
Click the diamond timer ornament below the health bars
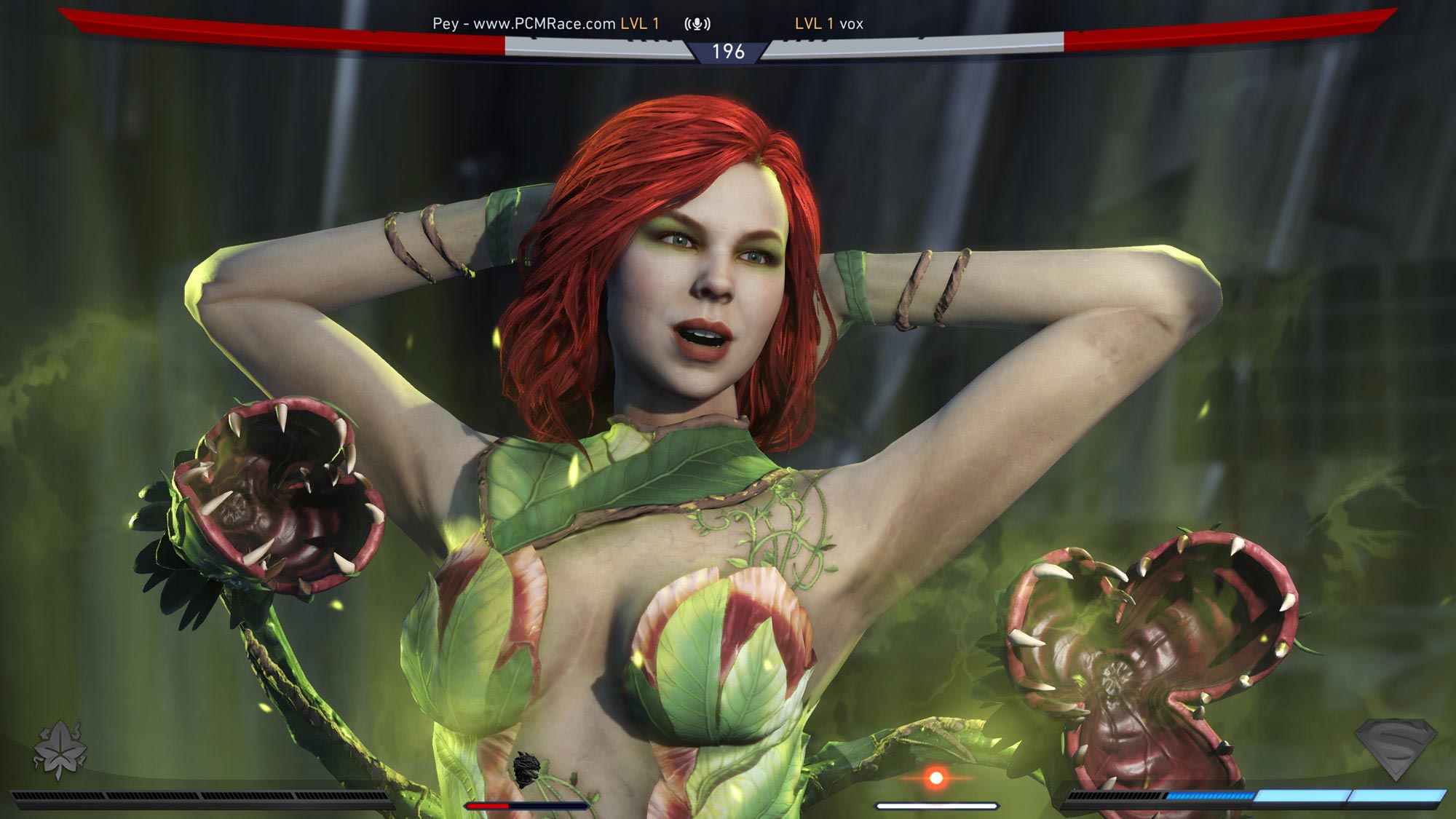pos(729,58)
